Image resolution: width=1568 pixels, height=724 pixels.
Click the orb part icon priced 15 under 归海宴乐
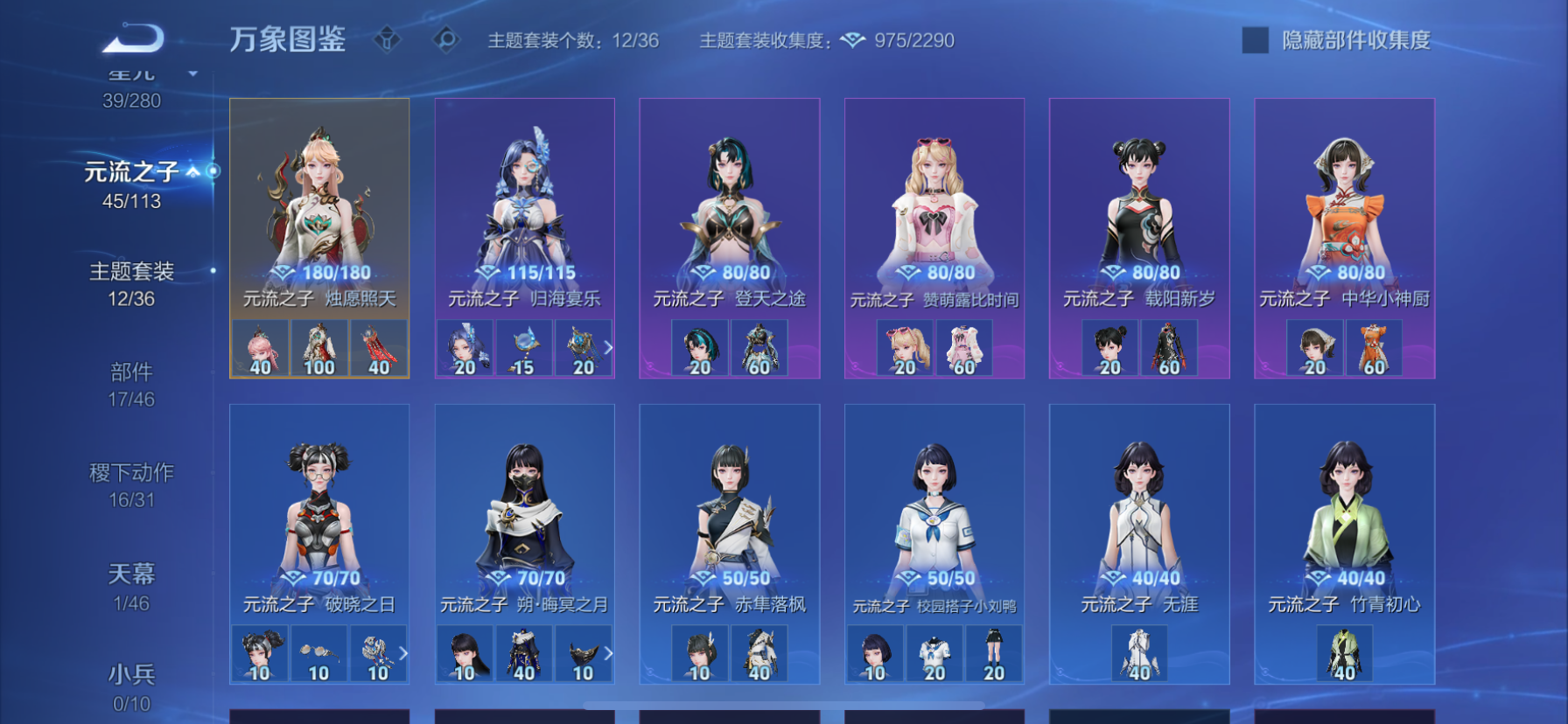523,347
